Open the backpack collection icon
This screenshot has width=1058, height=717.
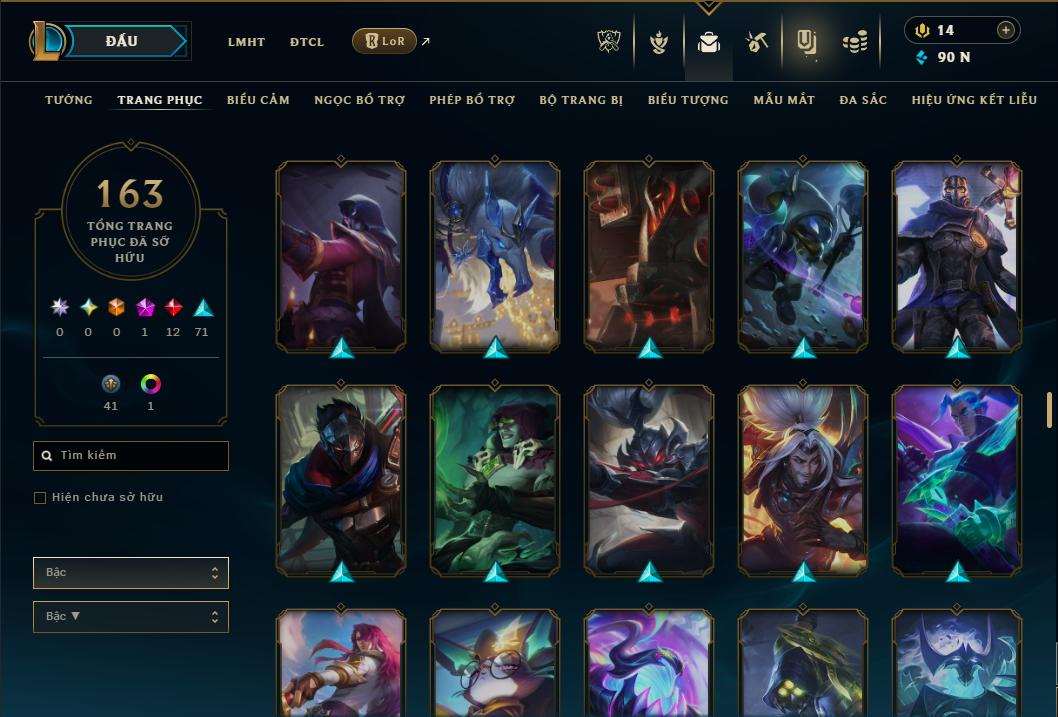(709, 42)
